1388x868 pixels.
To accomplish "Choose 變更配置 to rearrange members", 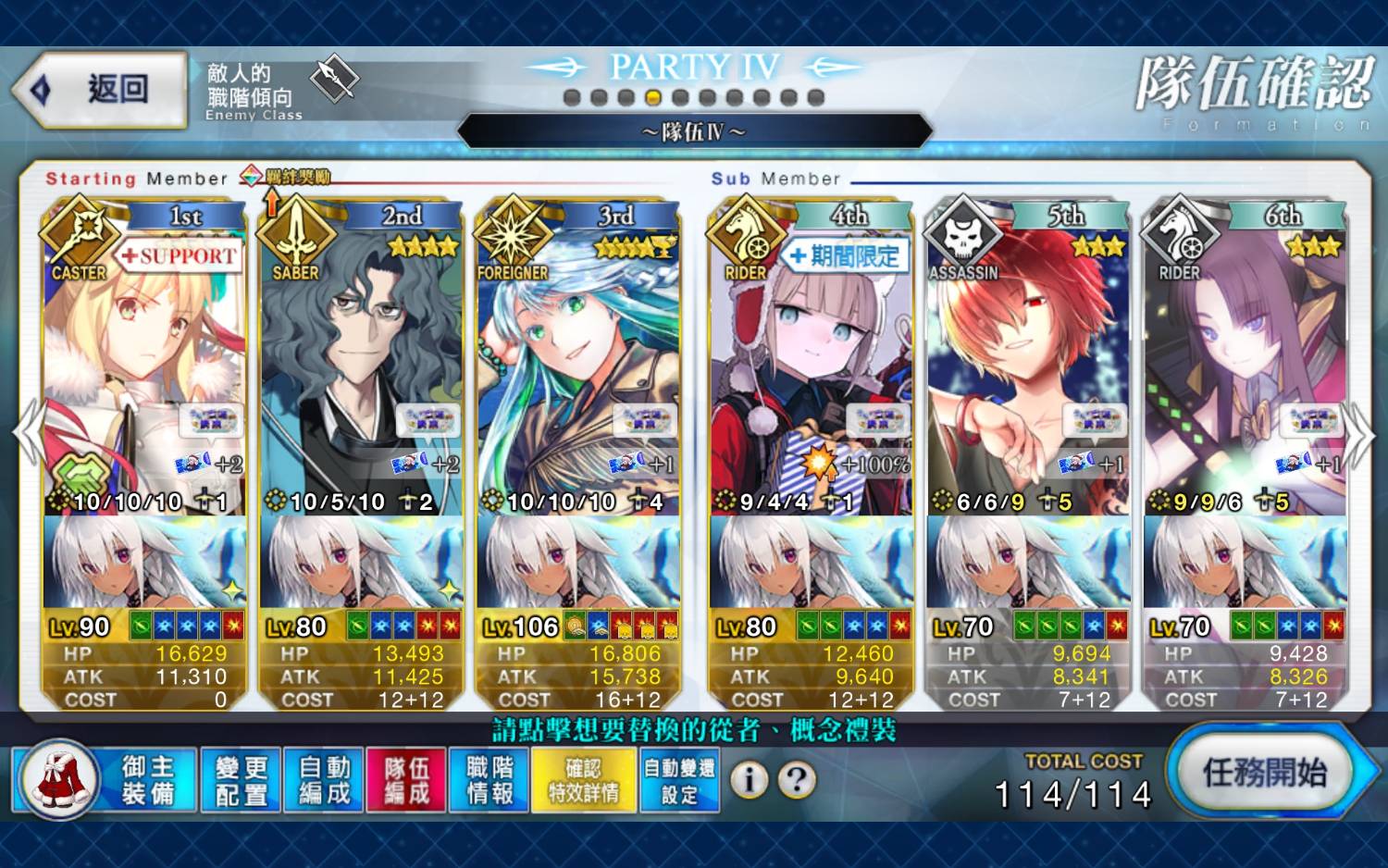I will (241, 780).
